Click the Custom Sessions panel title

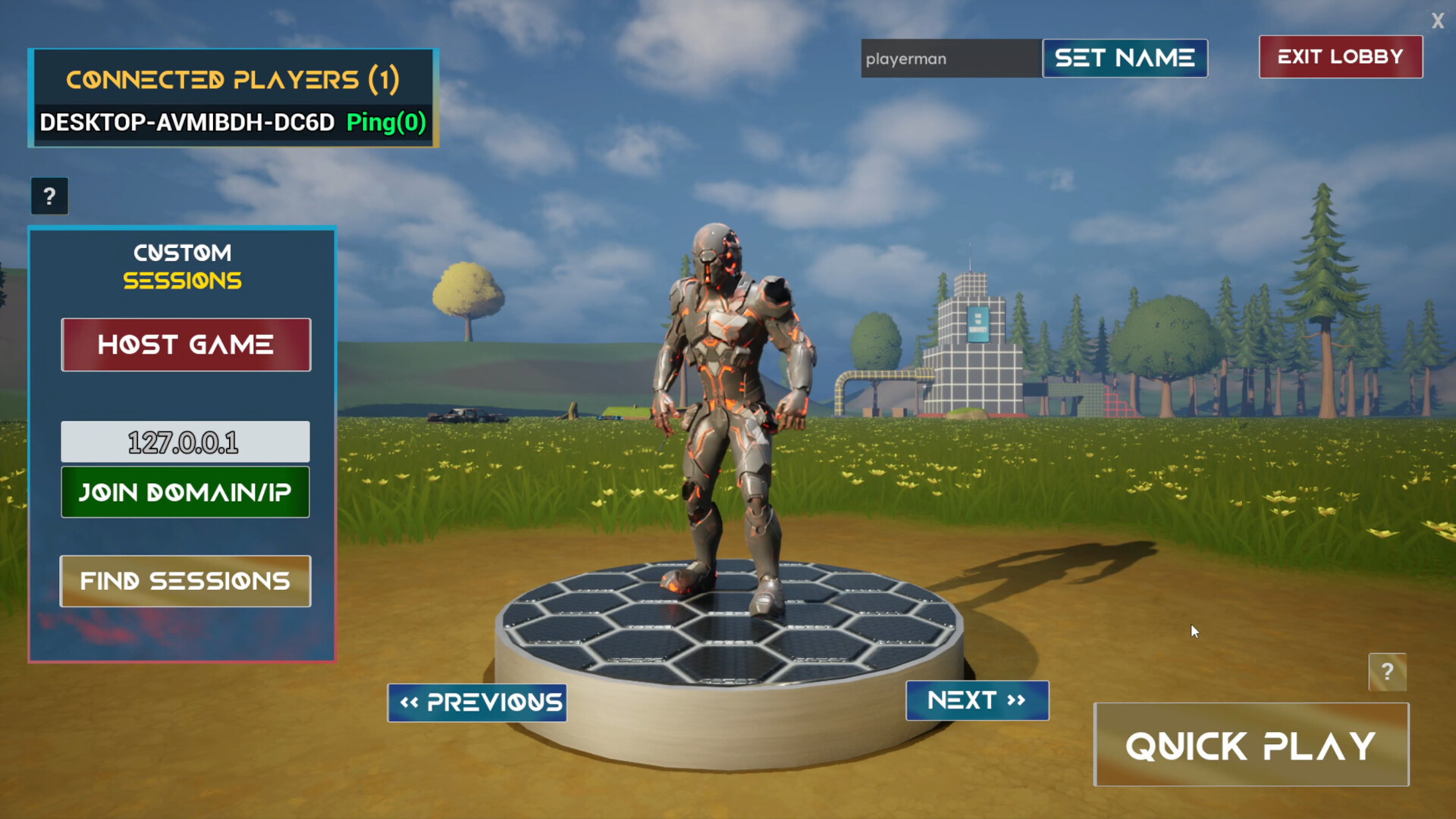[182, 265]
